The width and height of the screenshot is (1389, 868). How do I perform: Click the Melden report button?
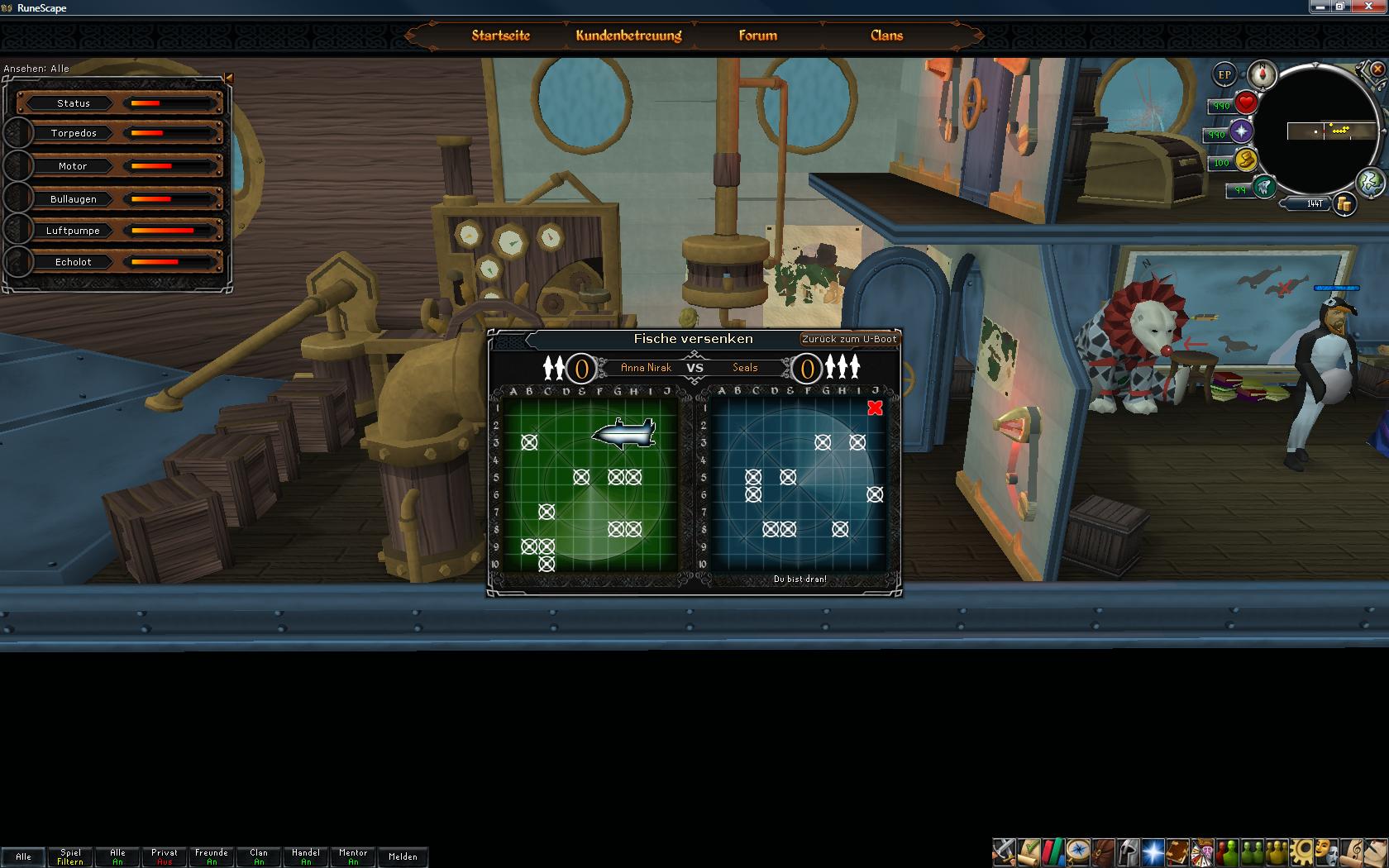tap(403, 856)
